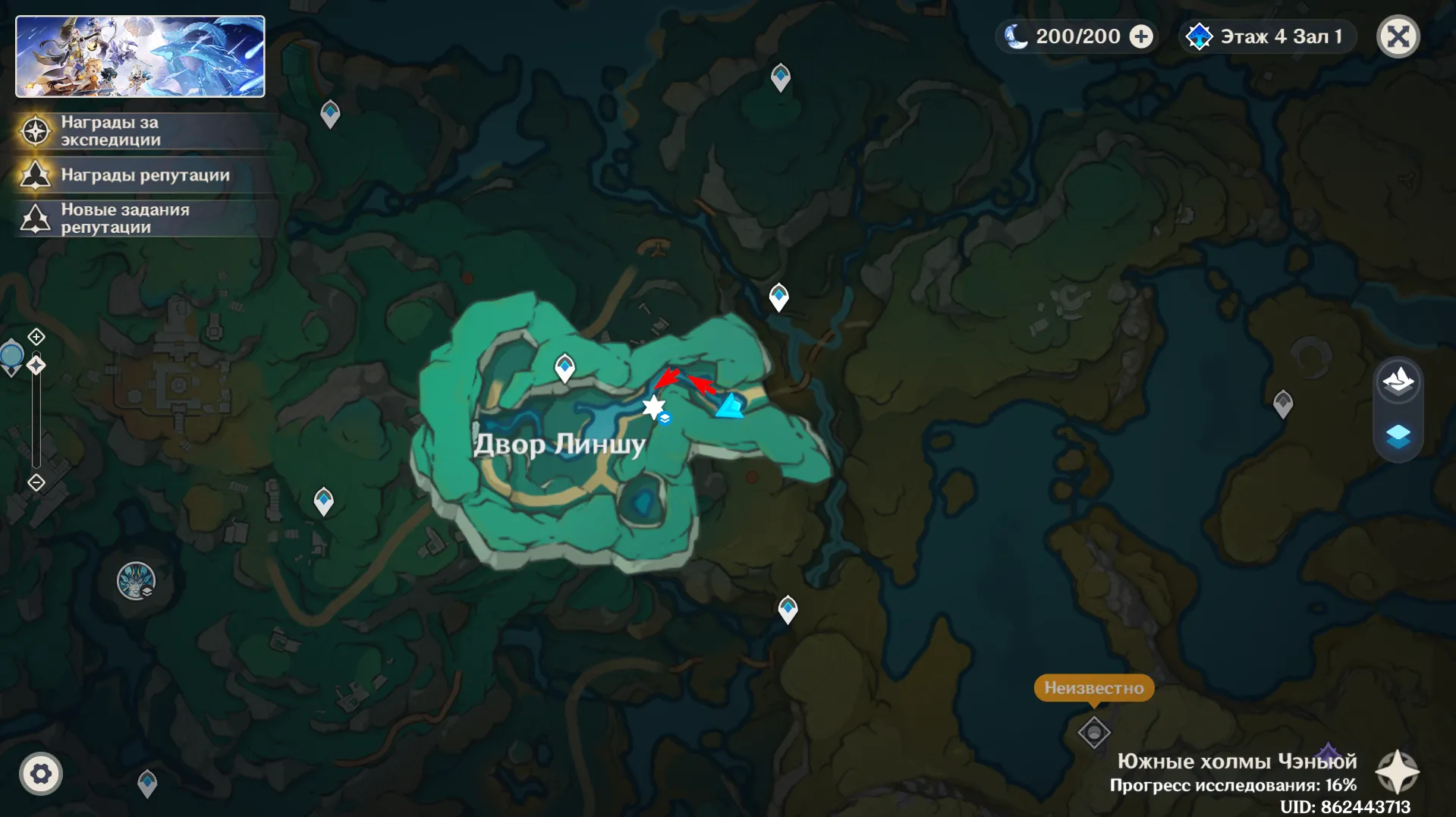Select the waypoint inside Двор Линшу
Image resolution: width=1456 pixels, height=817 pixels.
(564, 367)
